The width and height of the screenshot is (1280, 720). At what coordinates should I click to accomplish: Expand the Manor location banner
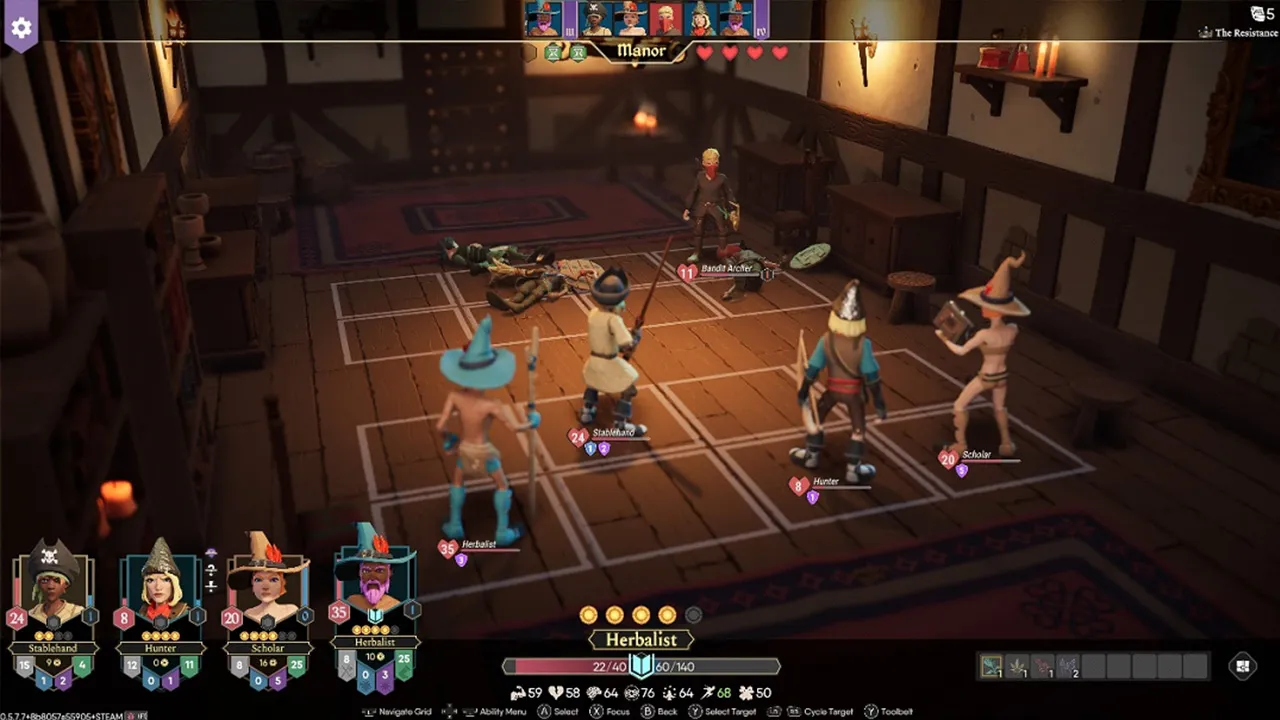(x=640, y=52)
